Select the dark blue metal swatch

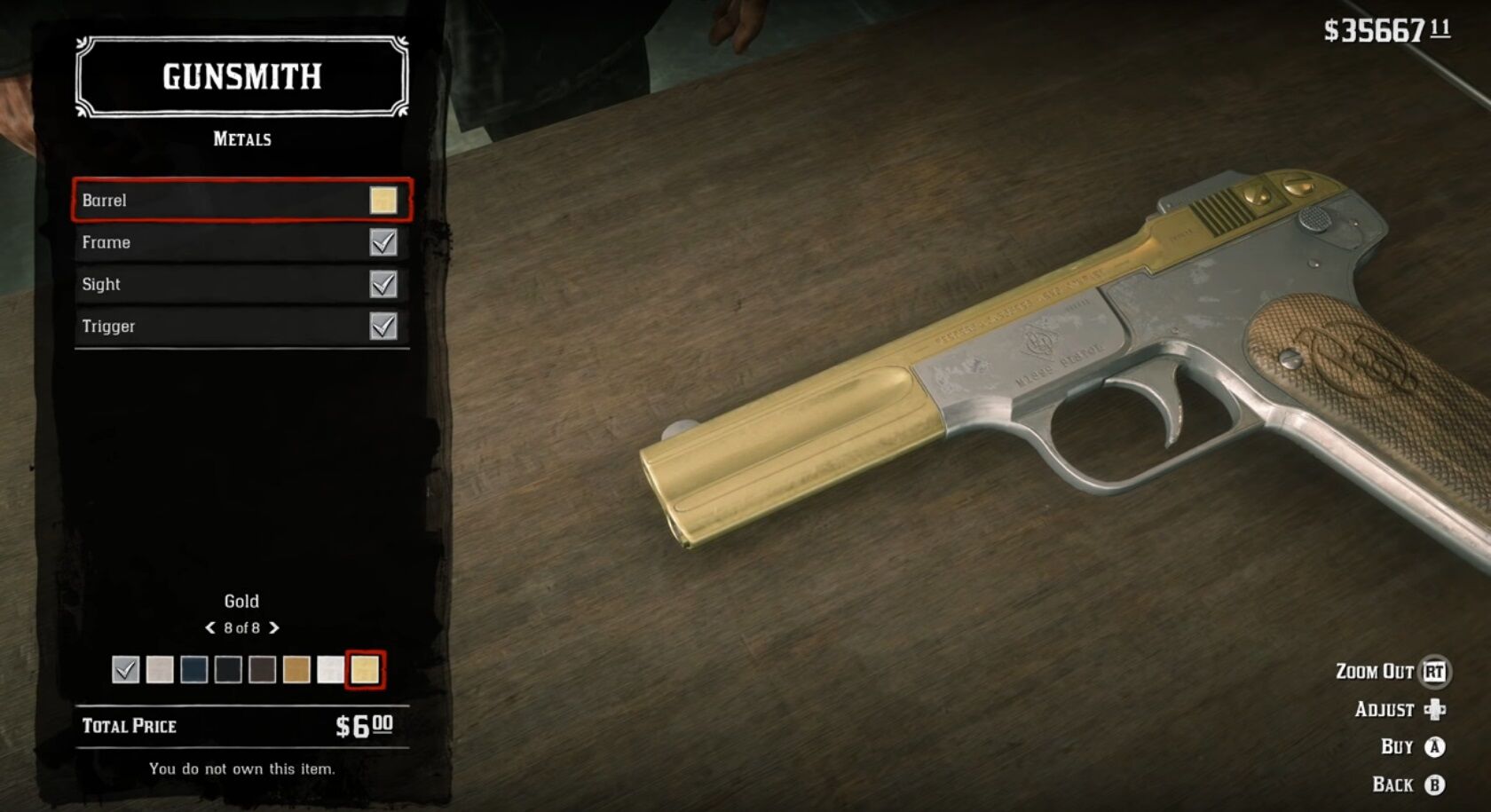[x=192, y=670]
